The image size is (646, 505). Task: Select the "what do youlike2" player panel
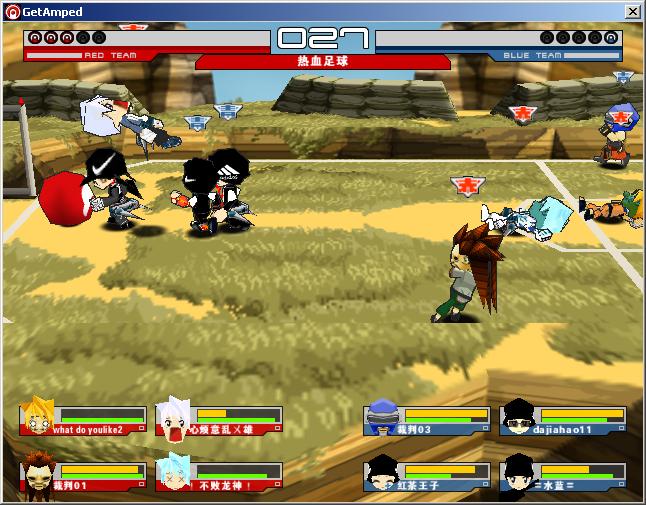(x=82, y=420)
